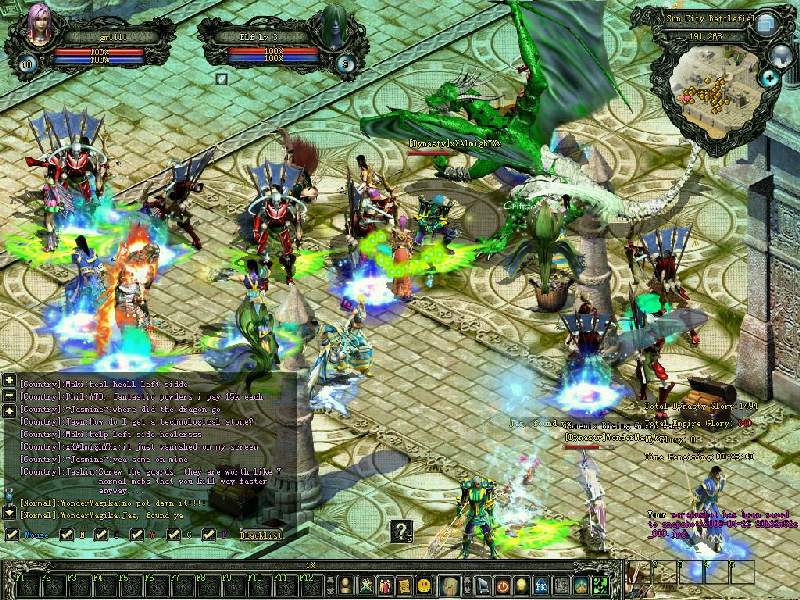
Task: Shrink the chat window with the minus button
Action: pyautogui.click(x=9, y=396)
